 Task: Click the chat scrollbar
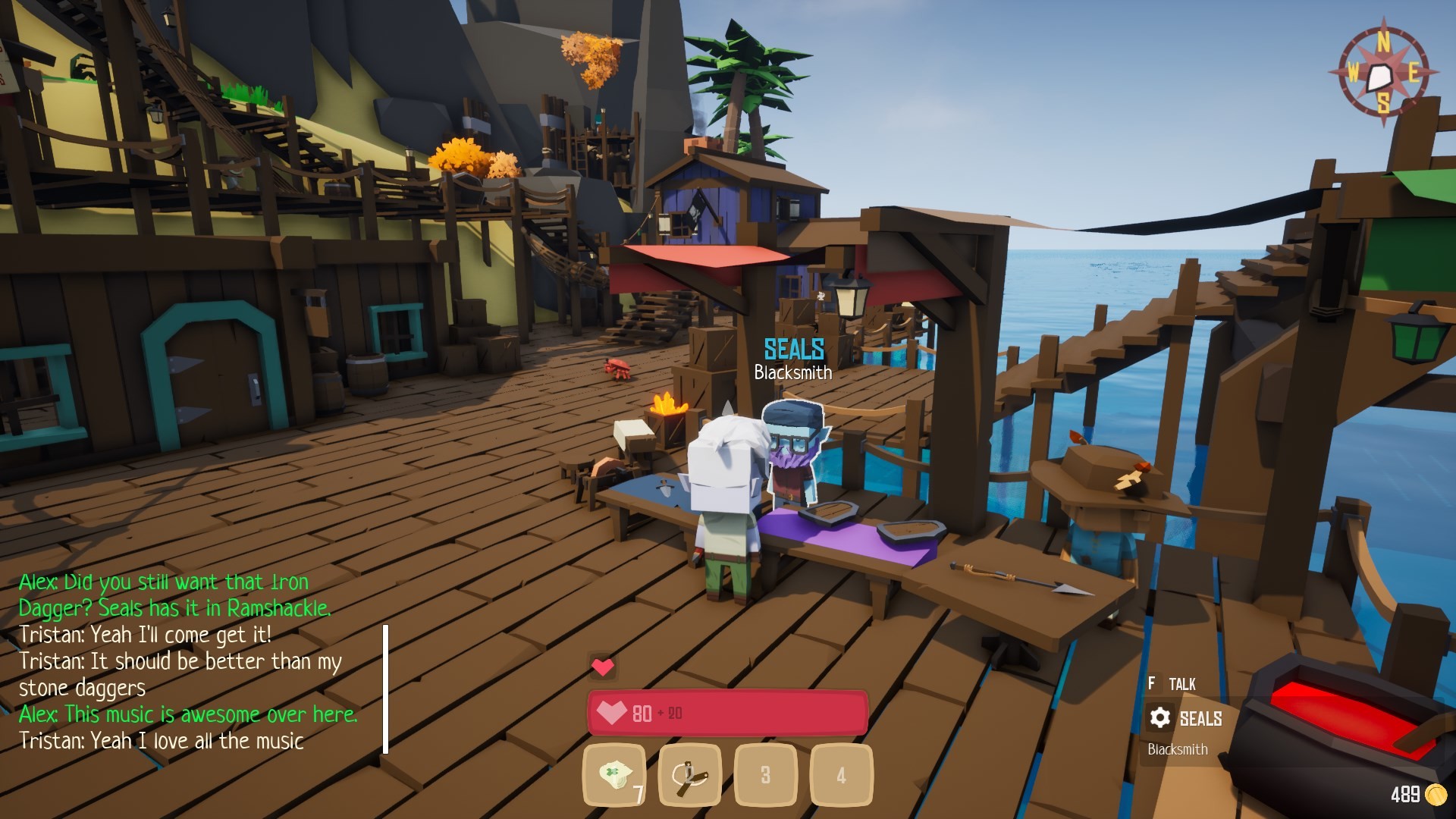[386, 689]
